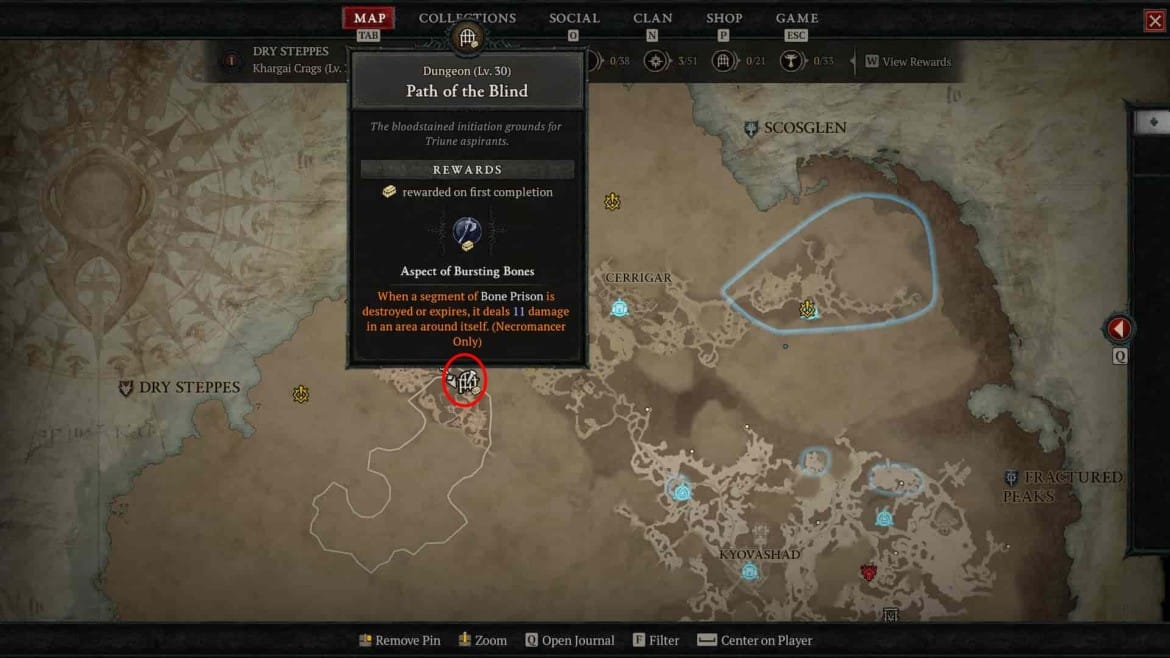Select the Map tab
Screen dimensions: 1170x658
(369, 18)
